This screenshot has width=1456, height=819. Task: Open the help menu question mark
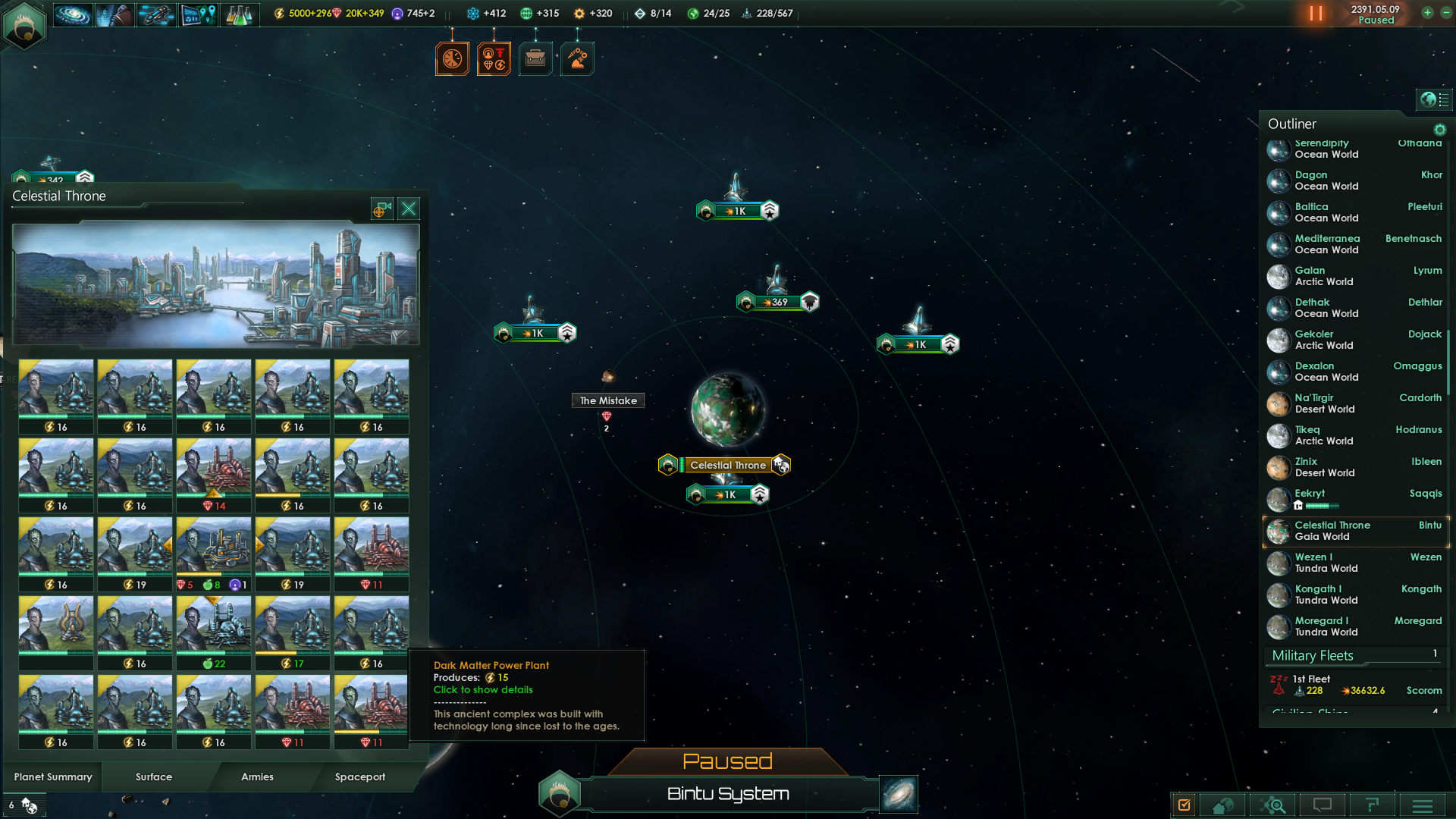pos(1373,805)
